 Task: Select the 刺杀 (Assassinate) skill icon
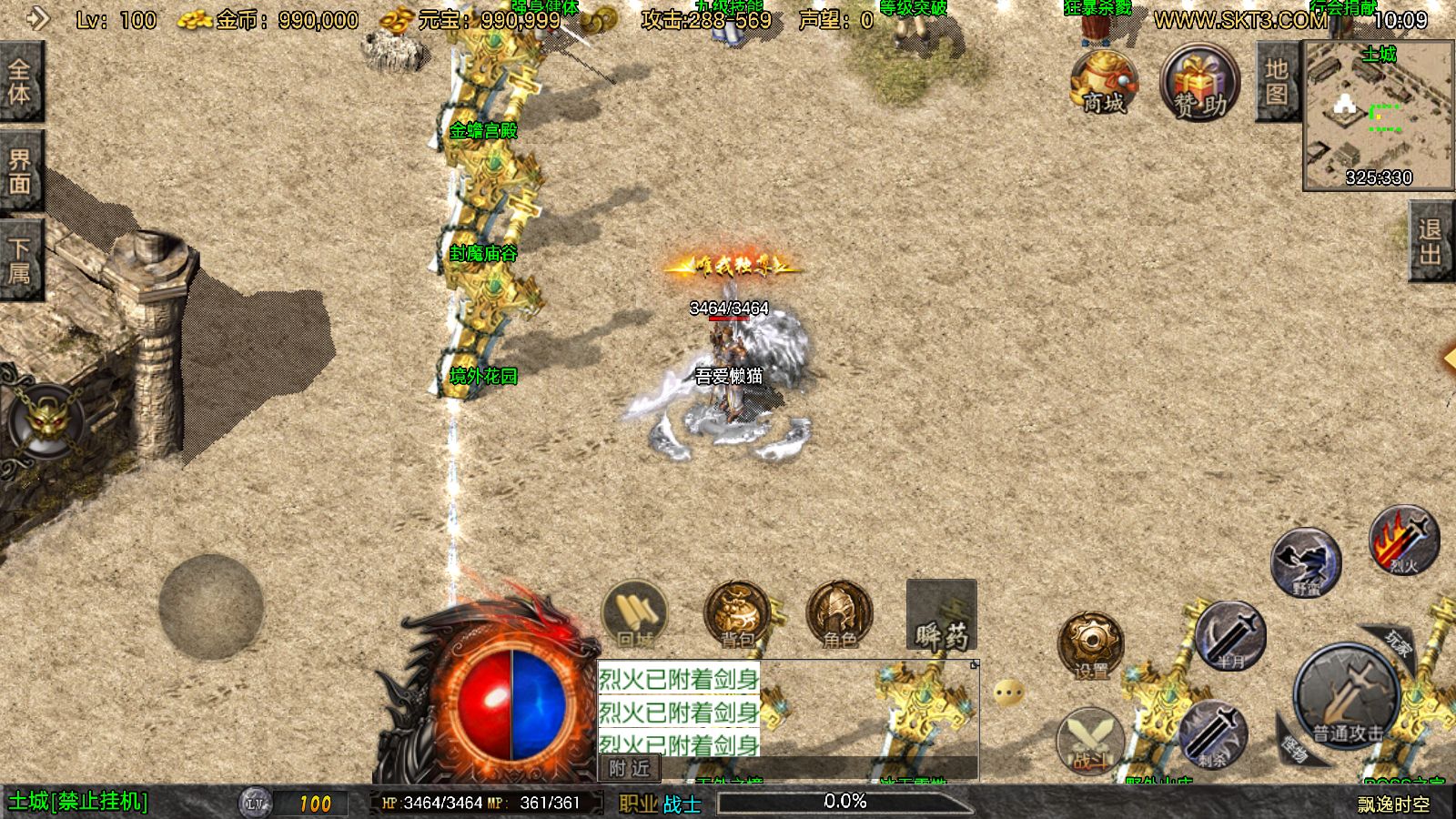(1215, 737)
